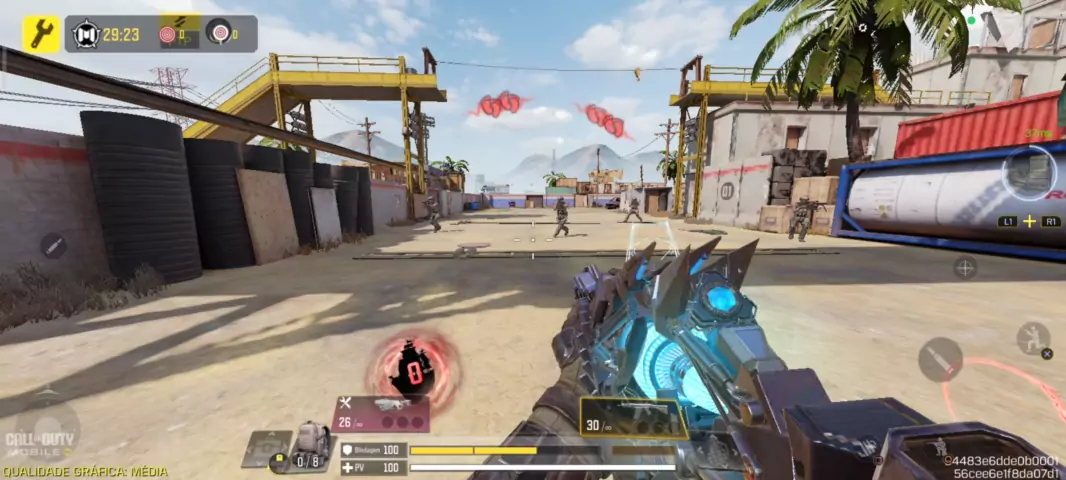This screenshot has height=480, width=1066.
Task: Fire using the right bullet button
Action: (940, 359)
